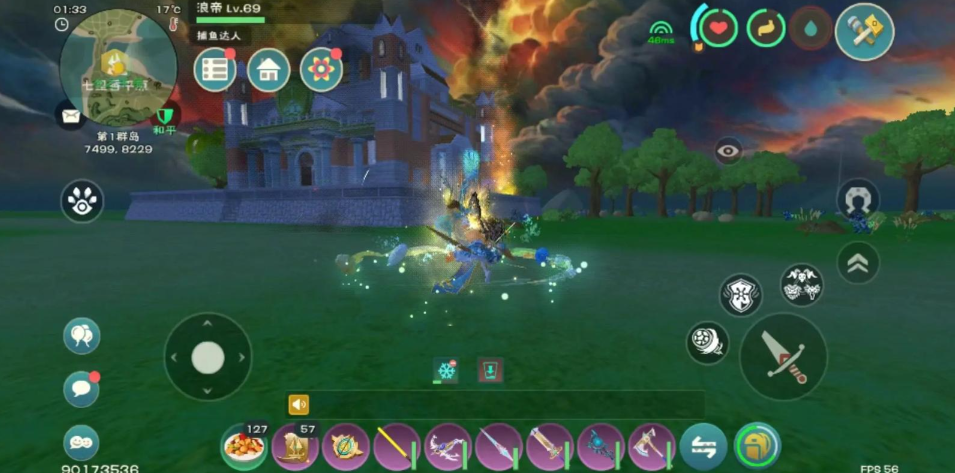Image resolution: width=955 pixels, height=473 pixels.
Task: Select the axe hotbar slot
Action: [x=652, y=446]
